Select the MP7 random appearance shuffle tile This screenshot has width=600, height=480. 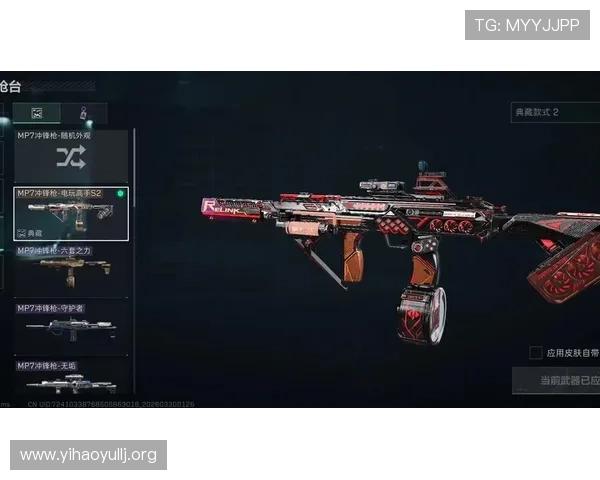click(x=71, y=157)
